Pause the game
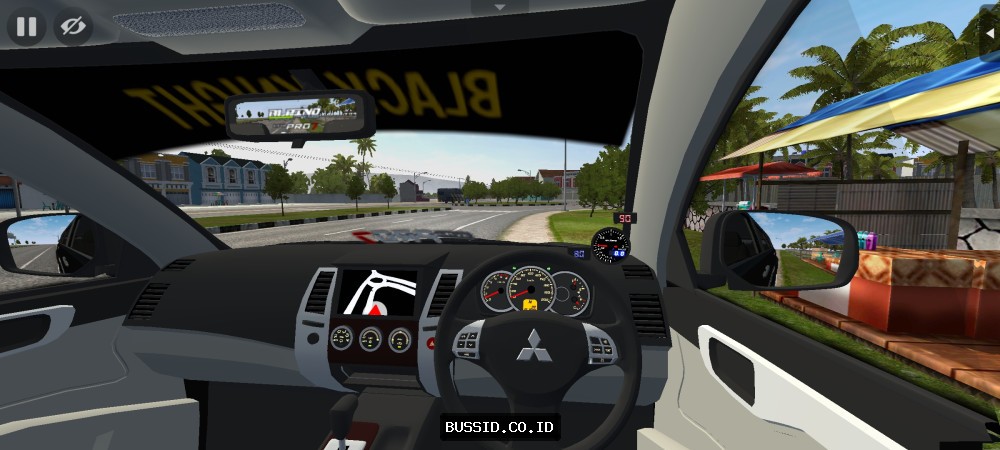 (26, 26)
